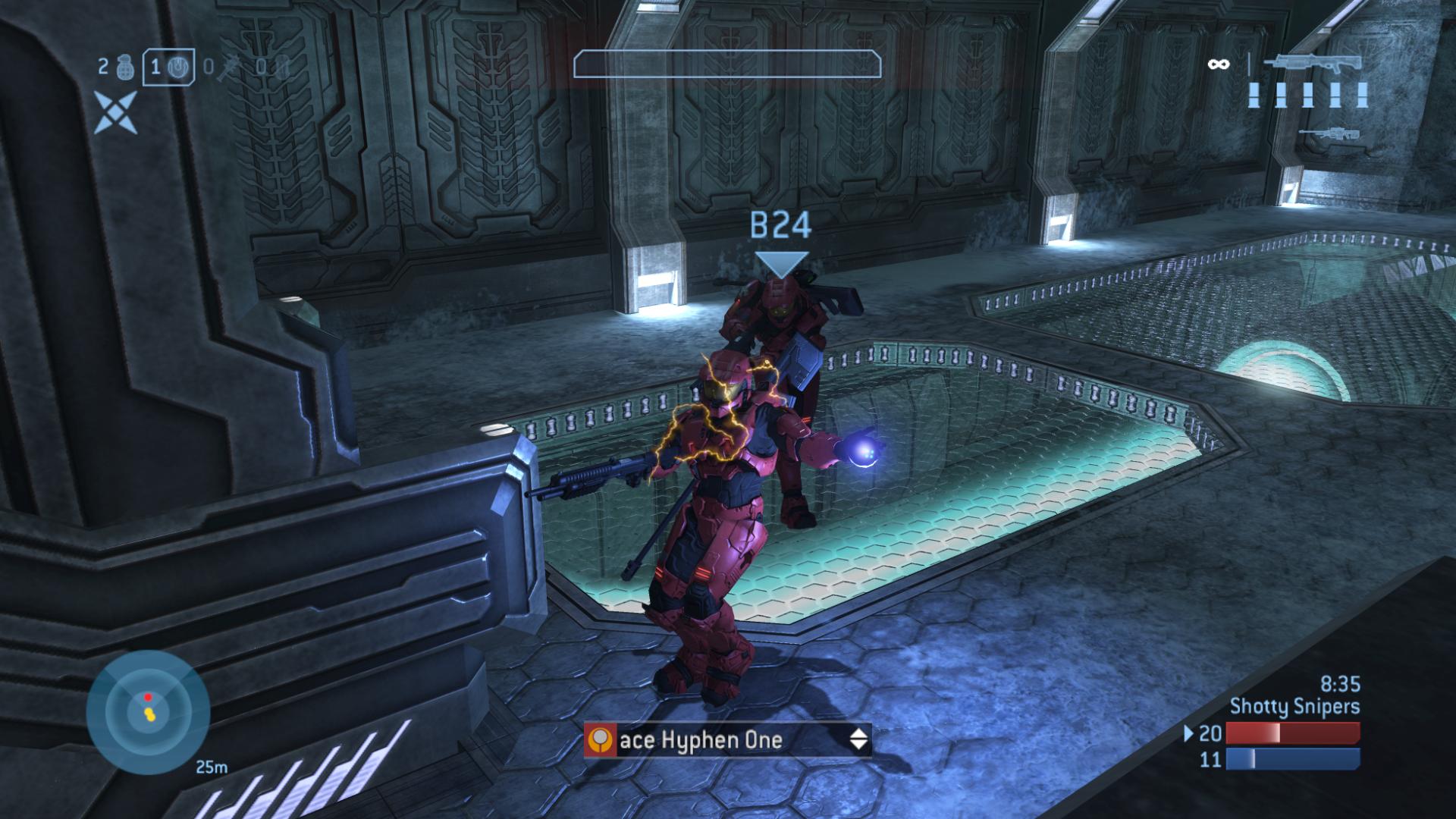Screen dimensions: 1456x819
Task: Click the circular motion tracker radar
Action: click(148, 711)
